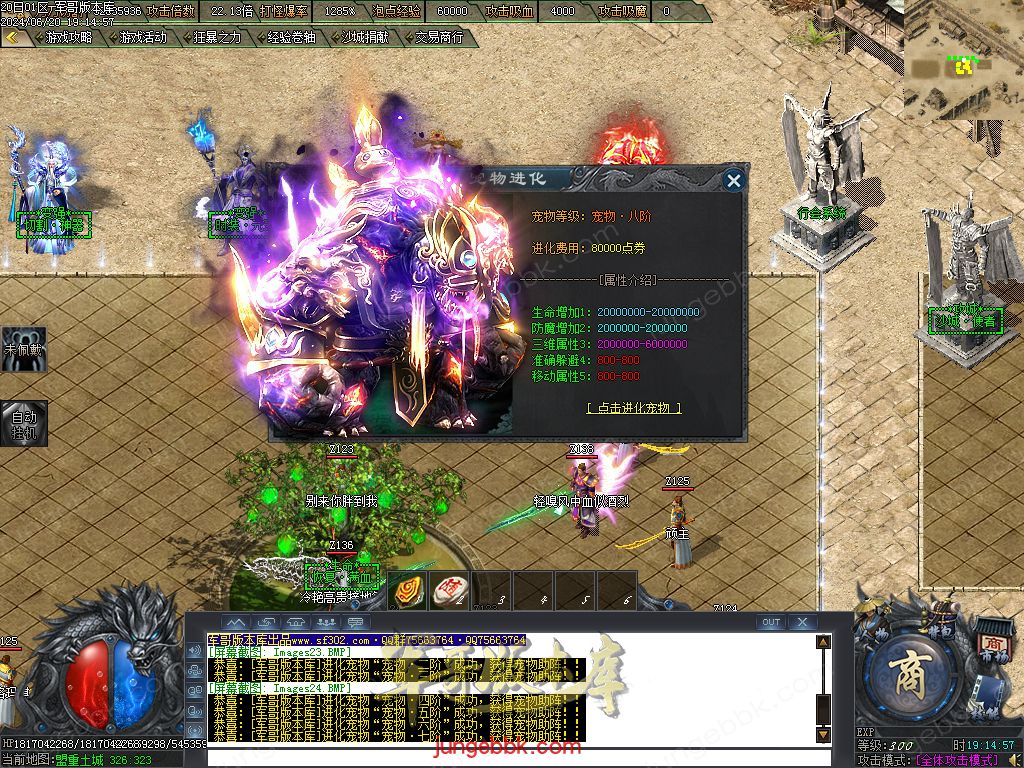
Task: Open the 未佩戴 unequipped slot icon
Action: pos(23,348)
